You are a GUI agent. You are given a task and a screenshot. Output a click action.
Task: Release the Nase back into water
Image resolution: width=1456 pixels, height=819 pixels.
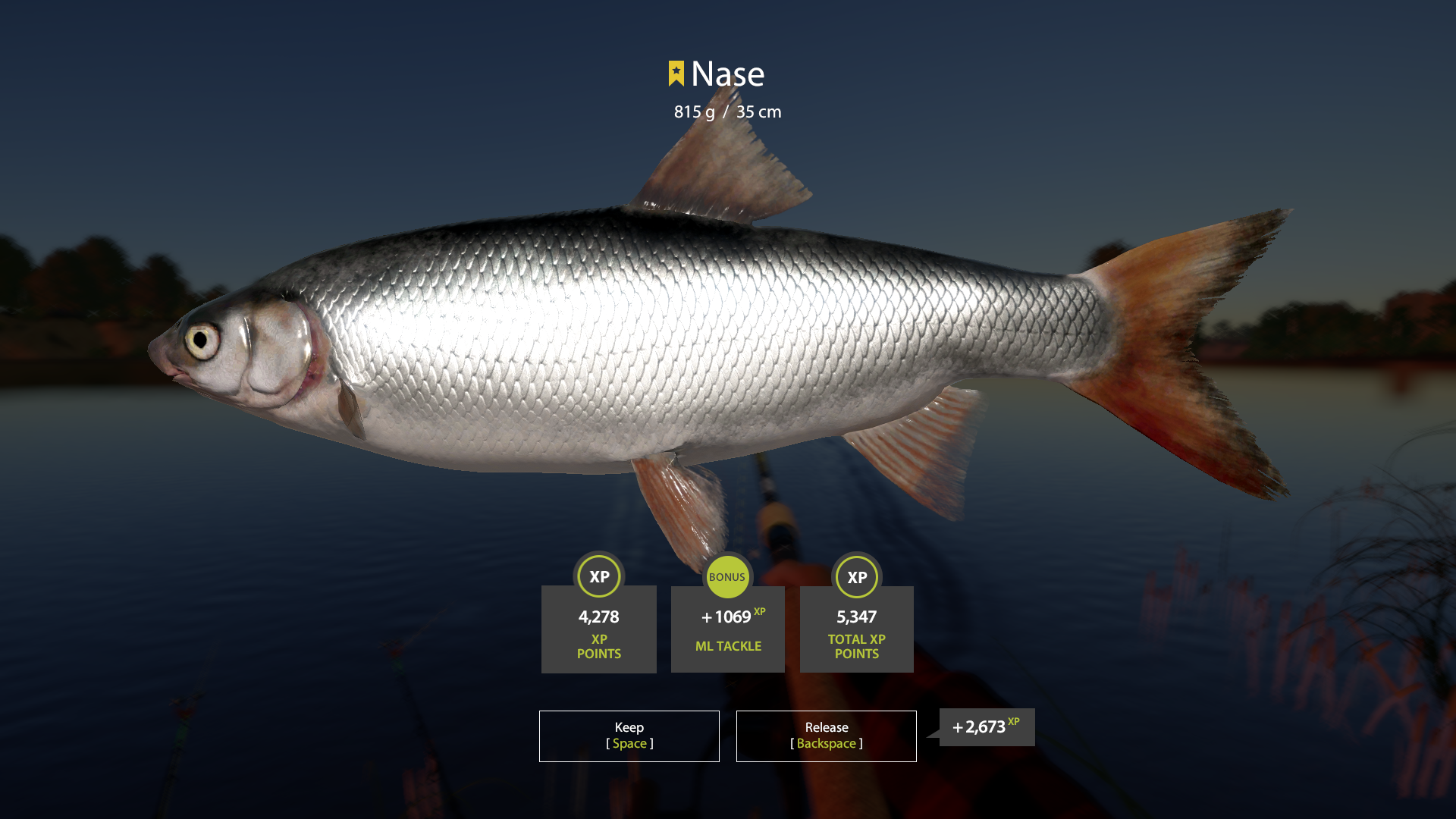pos(826,736)
